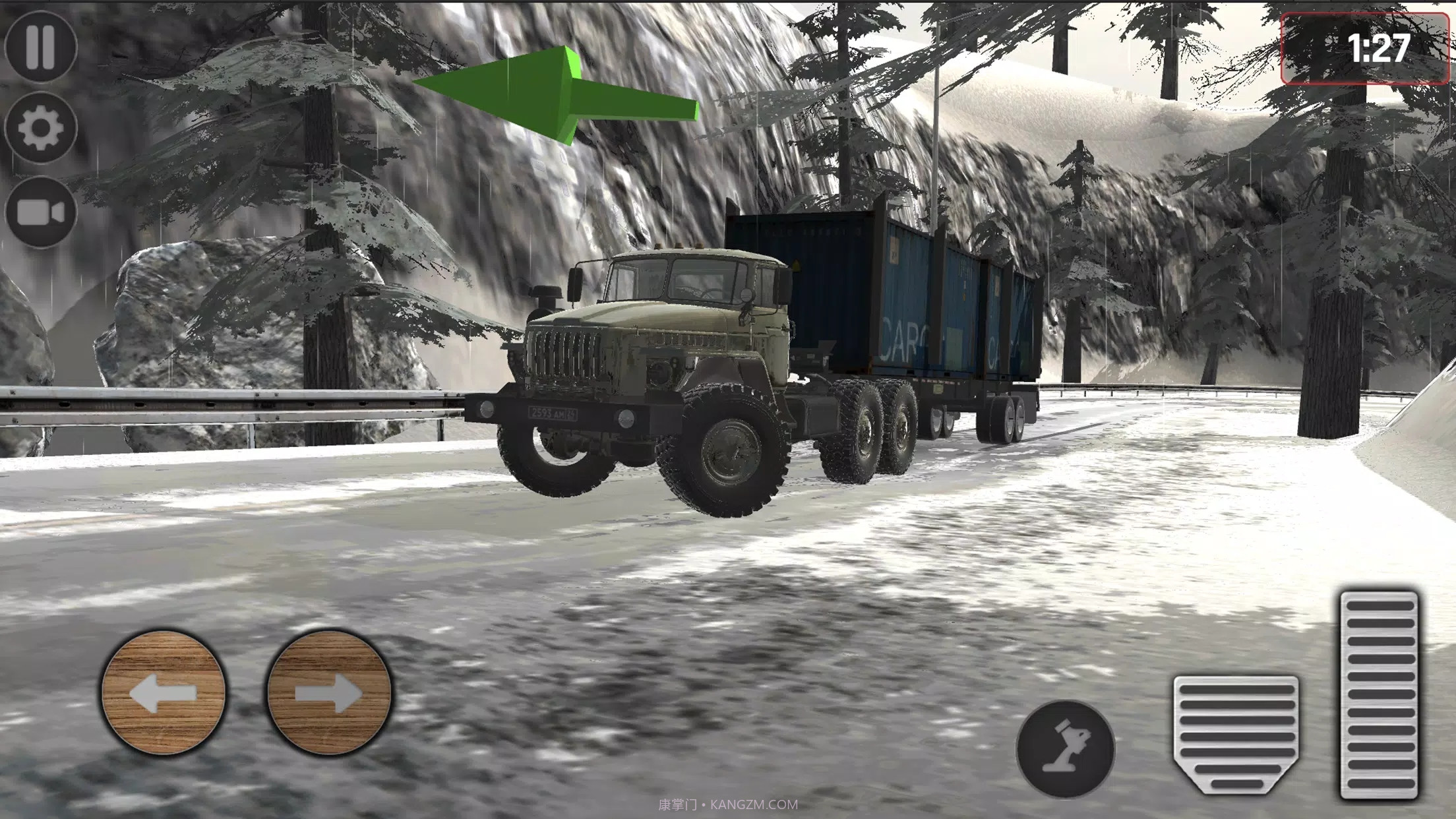Hit the wide brake pedal
The image size is (1456, 819).
click(x=1236, y=733)
